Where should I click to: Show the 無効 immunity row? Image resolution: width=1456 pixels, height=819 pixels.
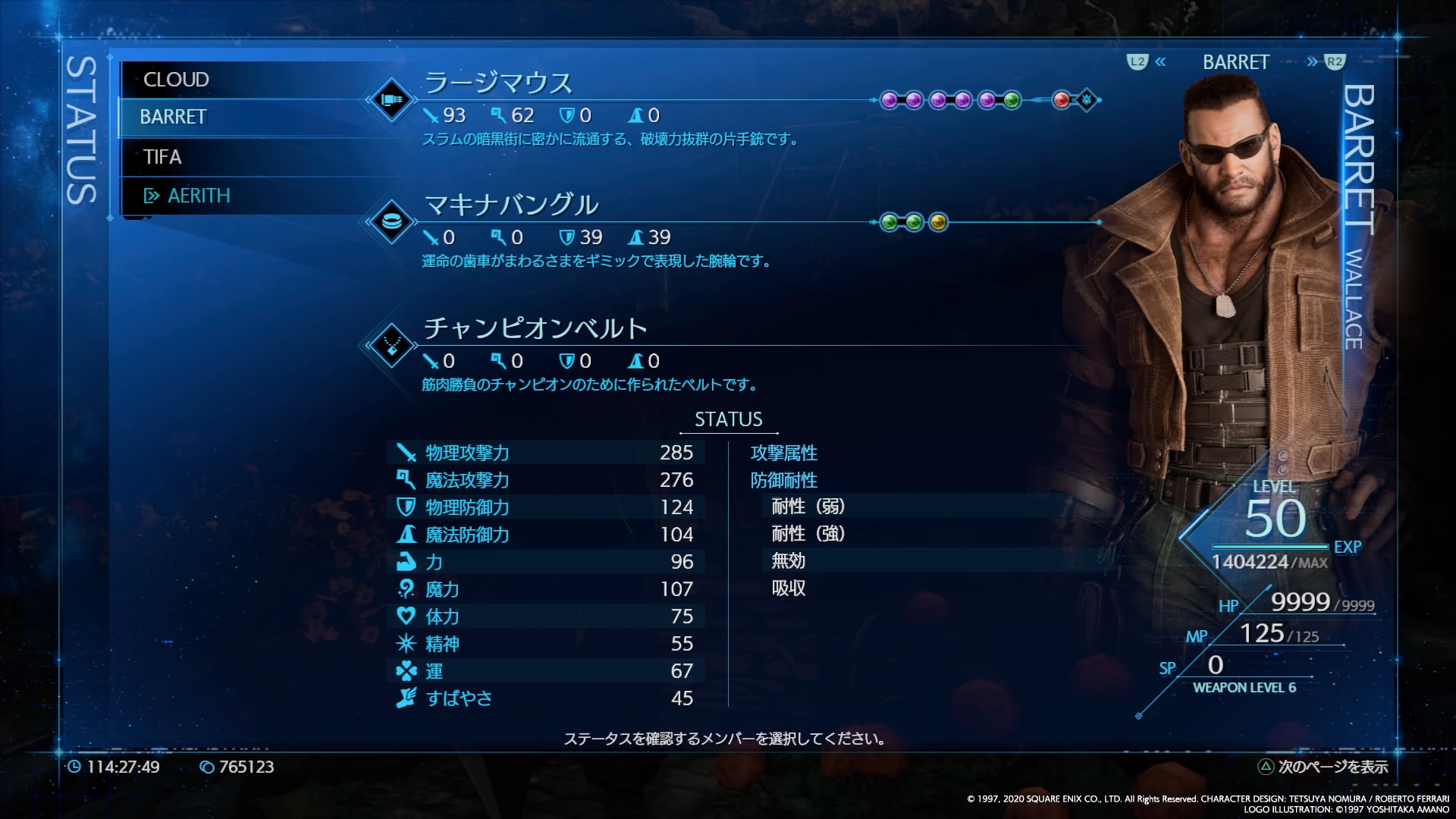coord(789,561)
